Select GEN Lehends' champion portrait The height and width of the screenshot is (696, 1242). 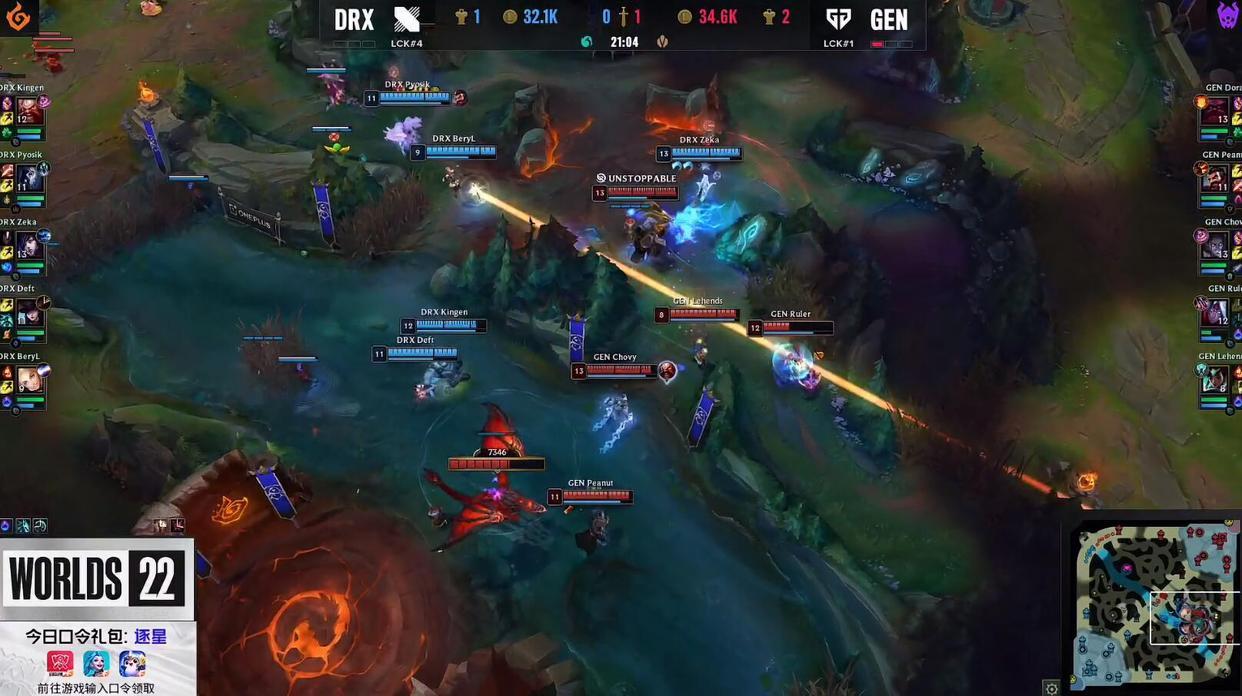coord(1215,379)
